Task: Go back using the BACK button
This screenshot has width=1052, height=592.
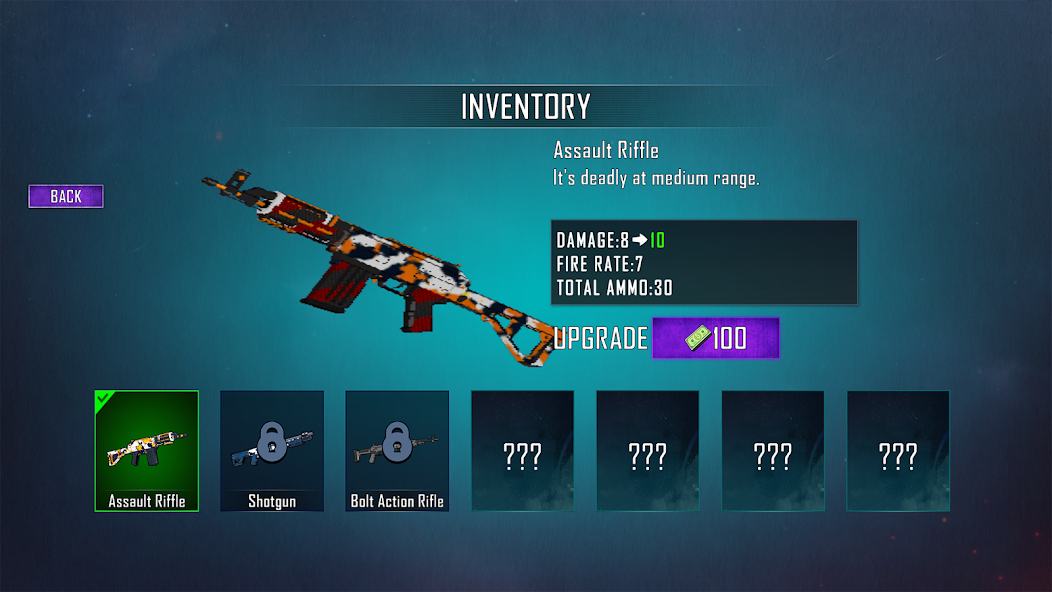Action: 66,197
